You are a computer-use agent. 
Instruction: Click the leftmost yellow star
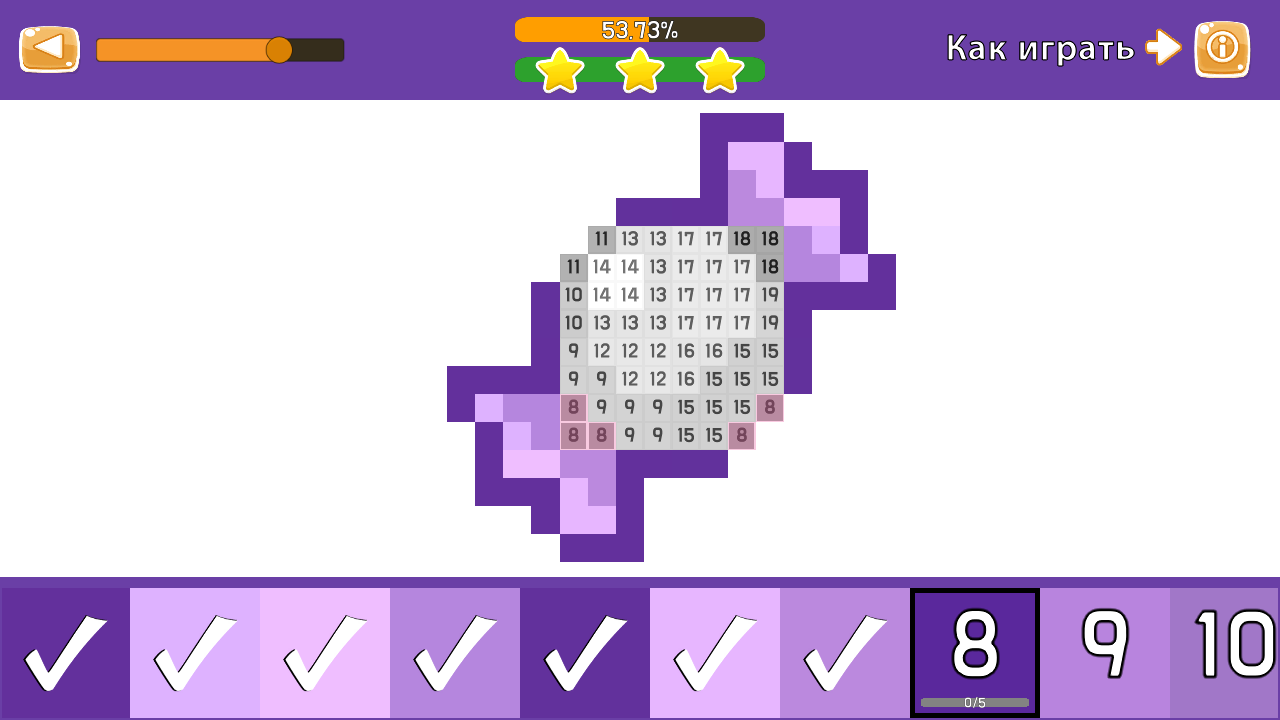click(559, 70)
